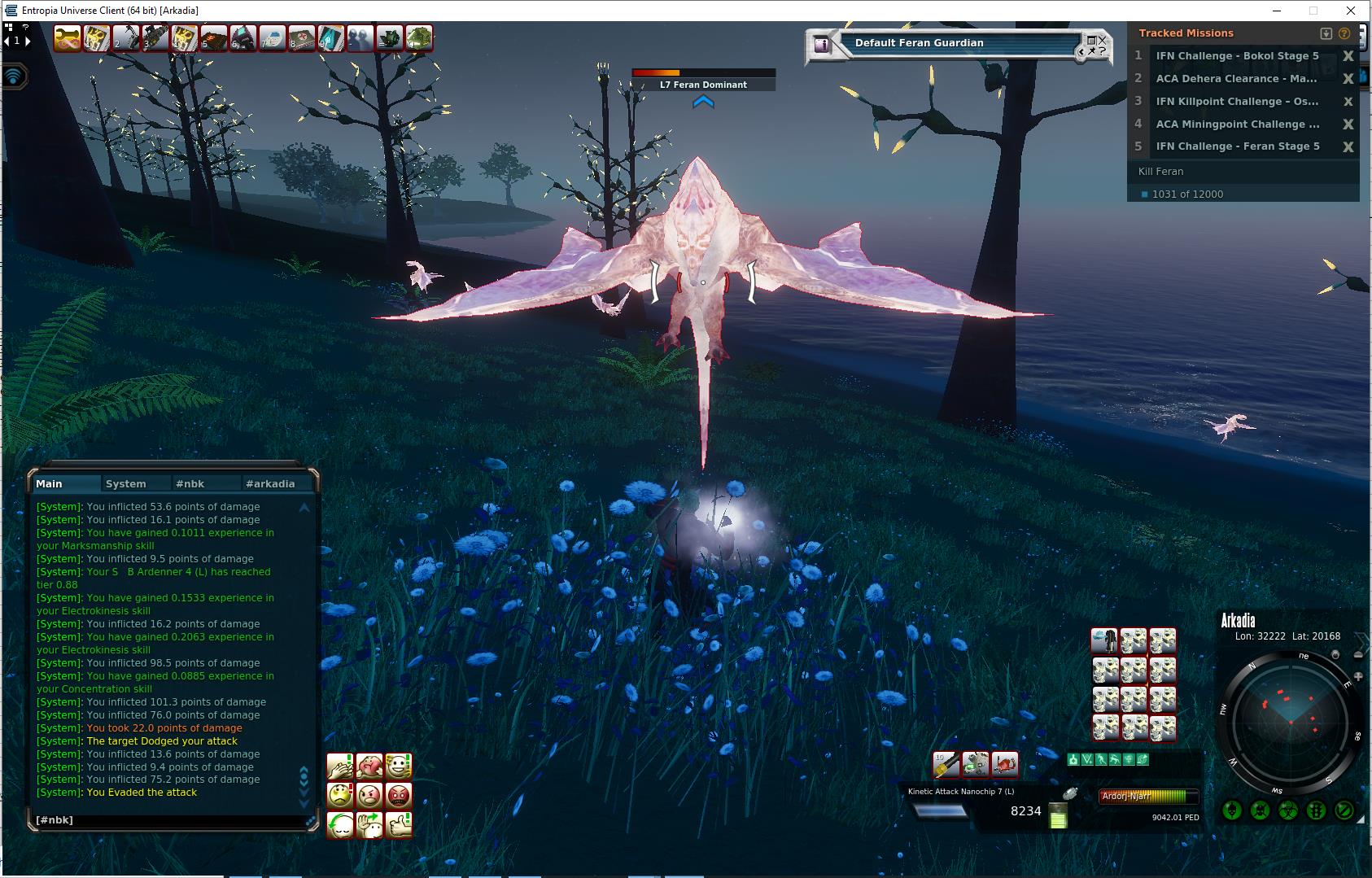1372x878 pixels.
Task: Toggle the green biohazard radar filter
Action: (1289, 810)
